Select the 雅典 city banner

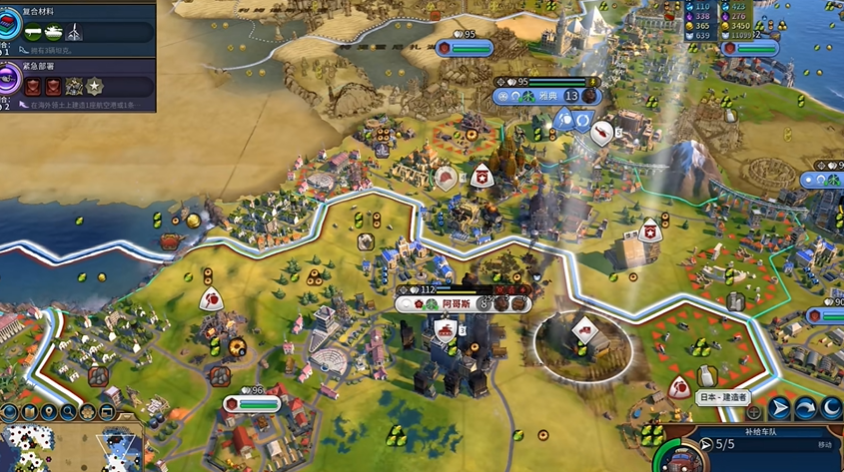click(547, 96)
